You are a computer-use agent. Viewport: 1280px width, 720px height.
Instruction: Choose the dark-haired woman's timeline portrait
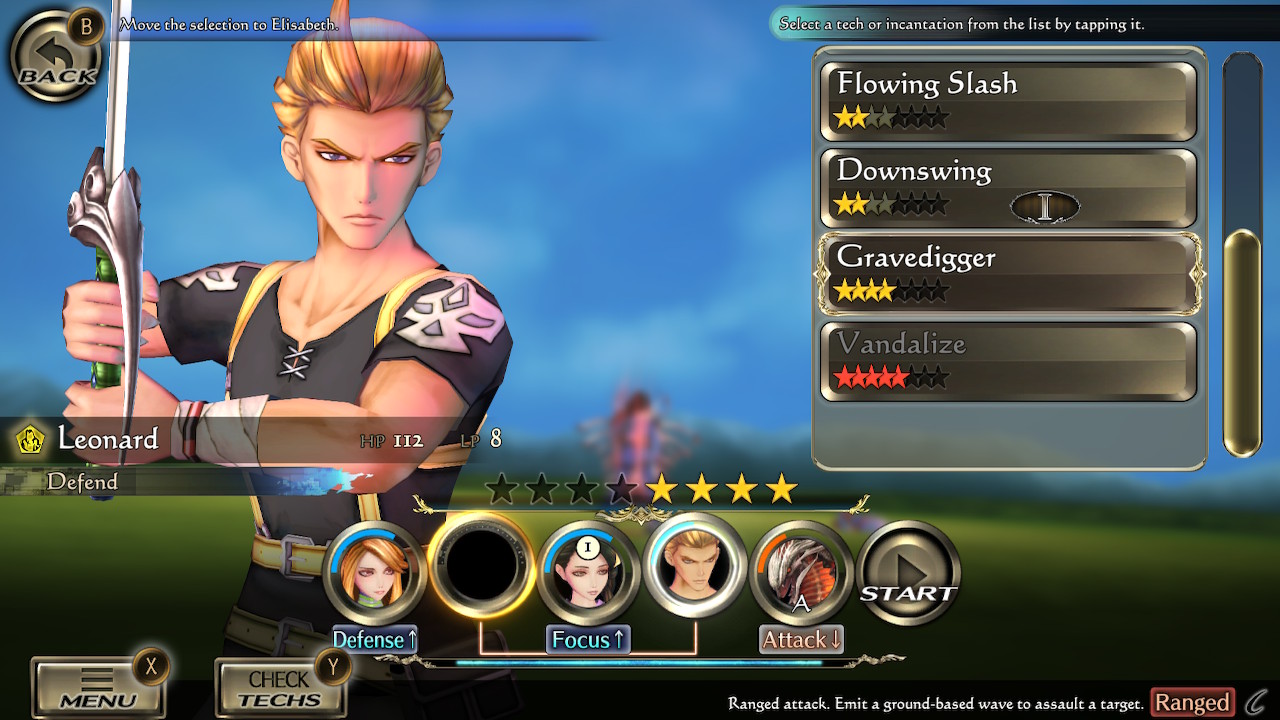pos(588,572)
